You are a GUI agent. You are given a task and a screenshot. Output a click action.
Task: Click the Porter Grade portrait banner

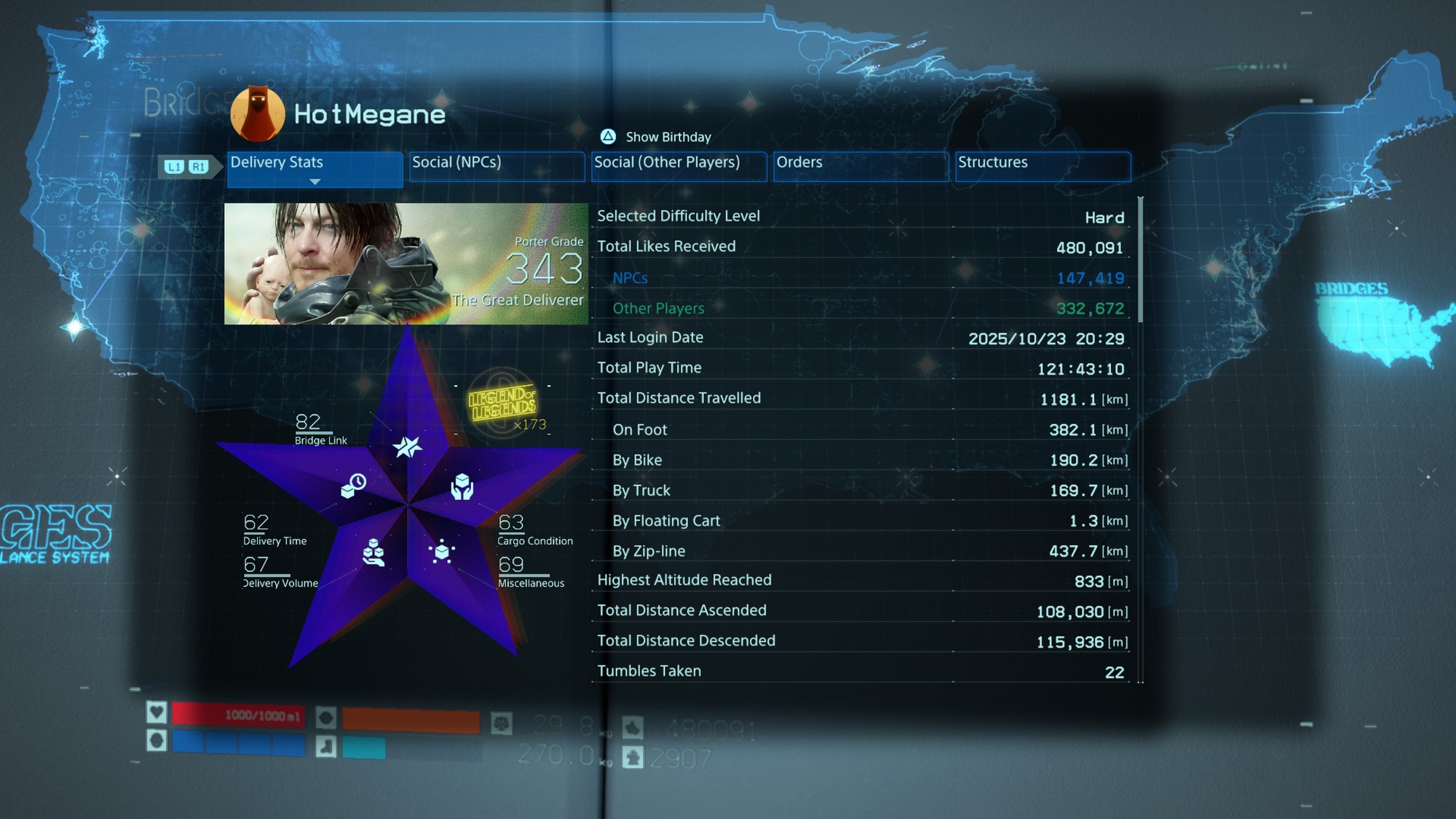tap(405, 264)
